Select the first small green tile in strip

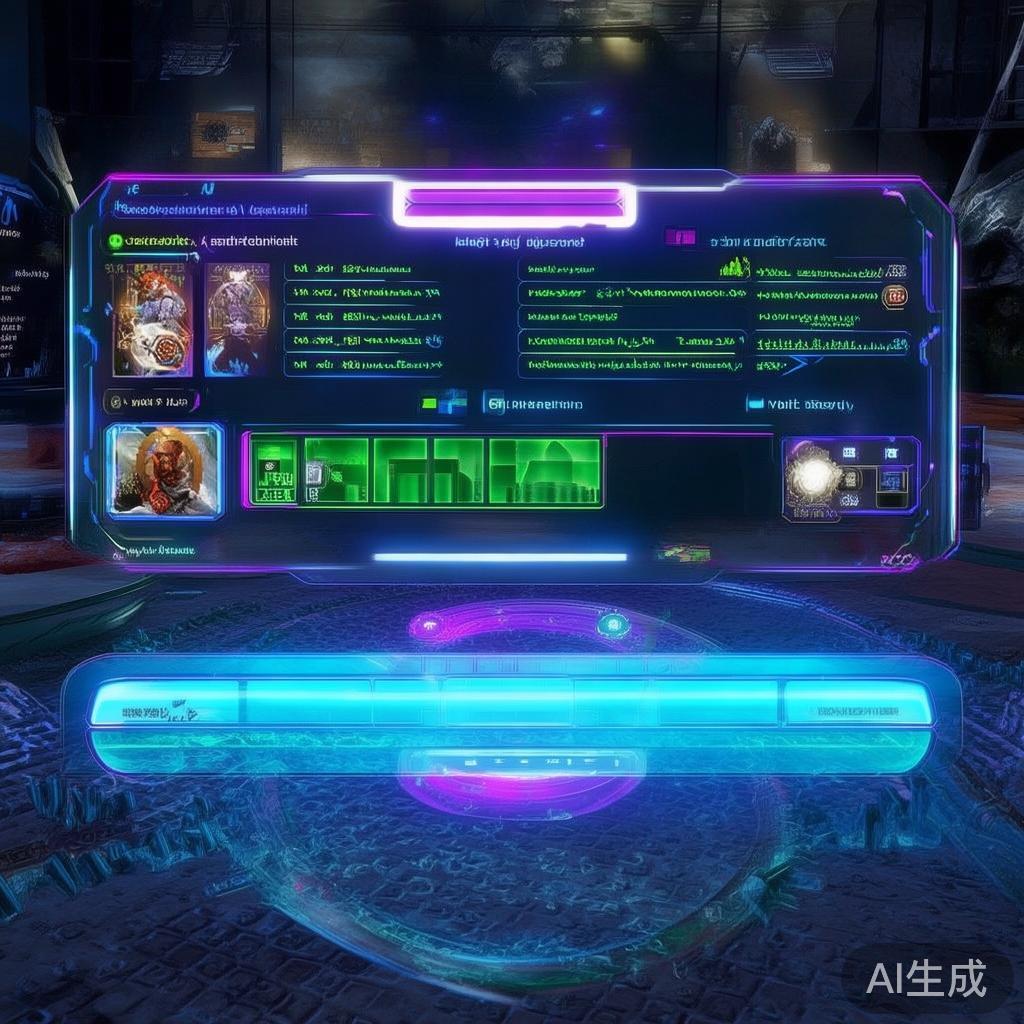(x=273, y=470)
